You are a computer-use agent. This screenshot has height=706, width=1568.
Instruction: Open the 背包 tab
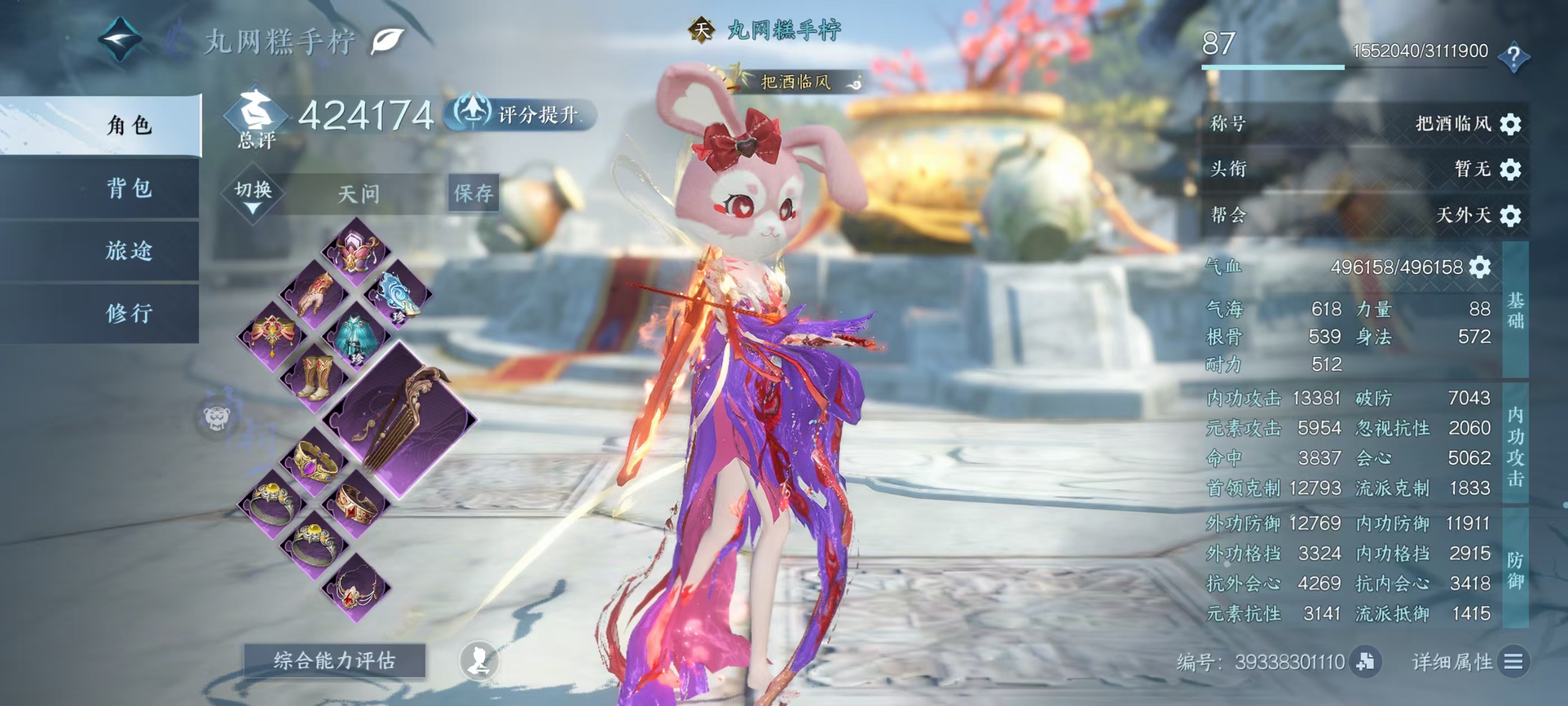tap(129, 188)
